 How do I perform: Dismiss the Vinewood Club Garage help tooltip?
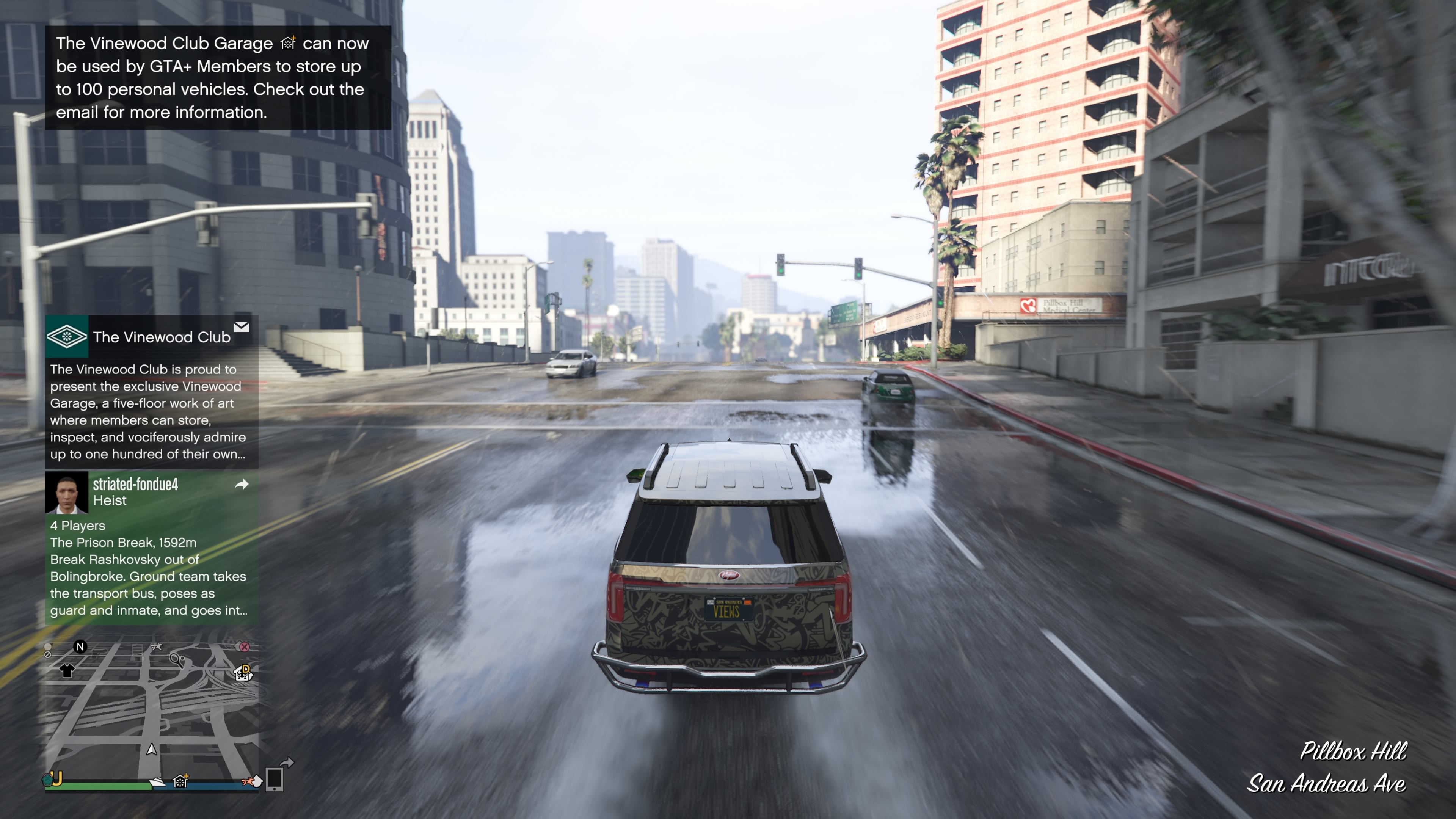tap(218, 77)
